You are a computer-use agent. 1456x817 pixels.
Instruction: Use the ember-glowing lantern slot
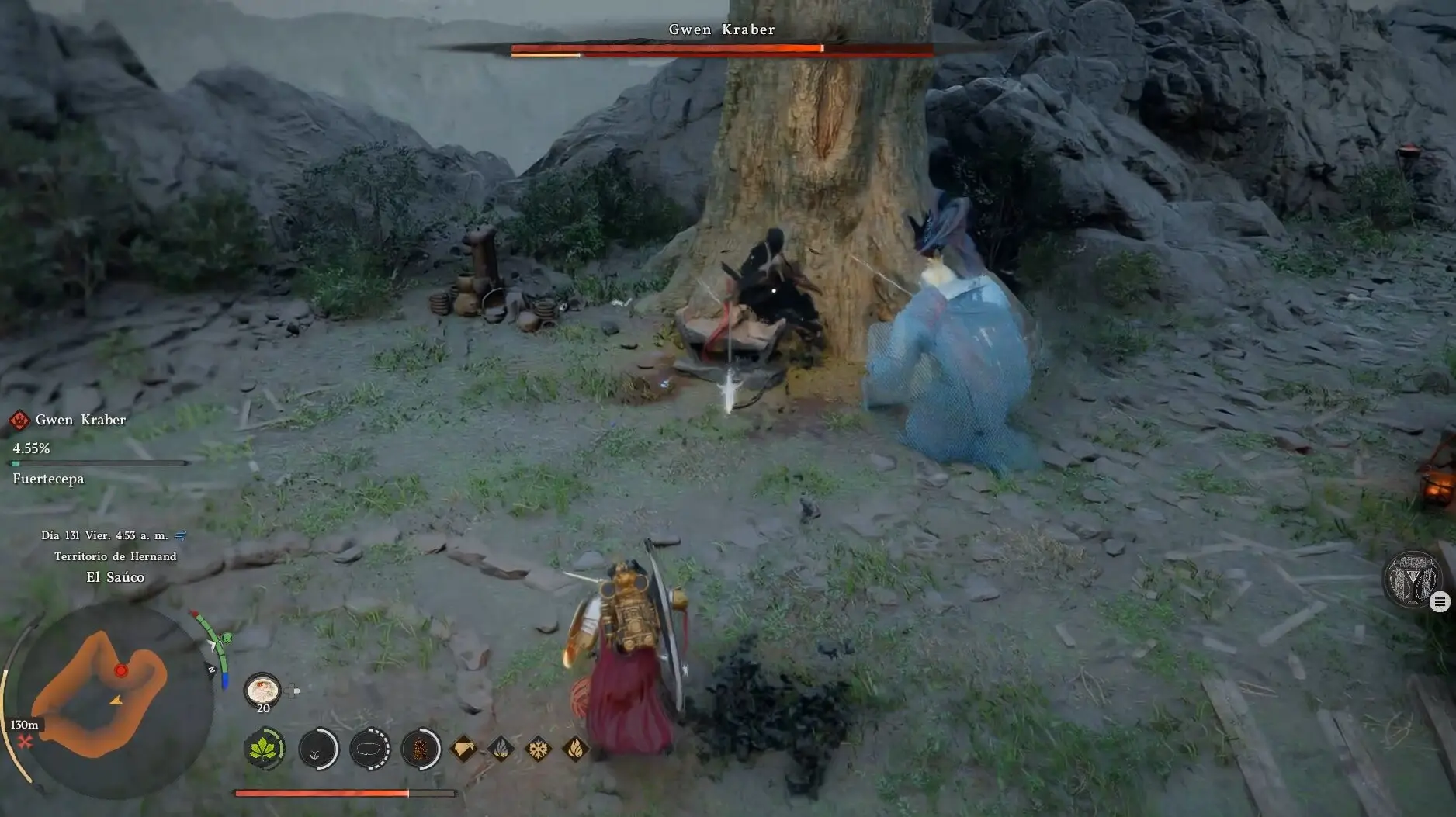tap(421, 749)
